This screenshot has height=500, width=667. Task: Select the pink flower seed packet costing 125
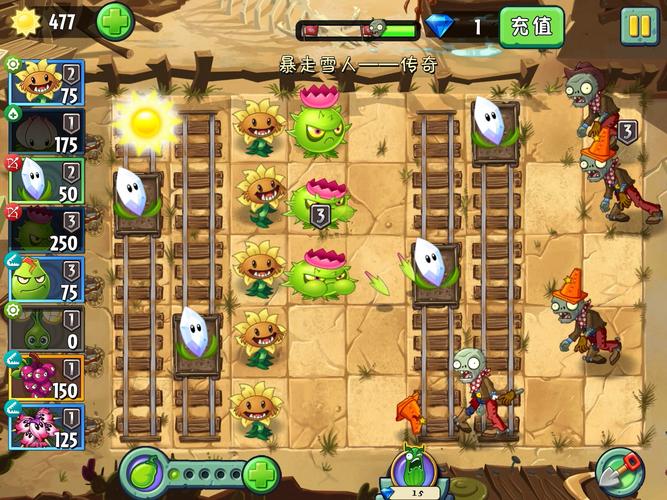46,426
